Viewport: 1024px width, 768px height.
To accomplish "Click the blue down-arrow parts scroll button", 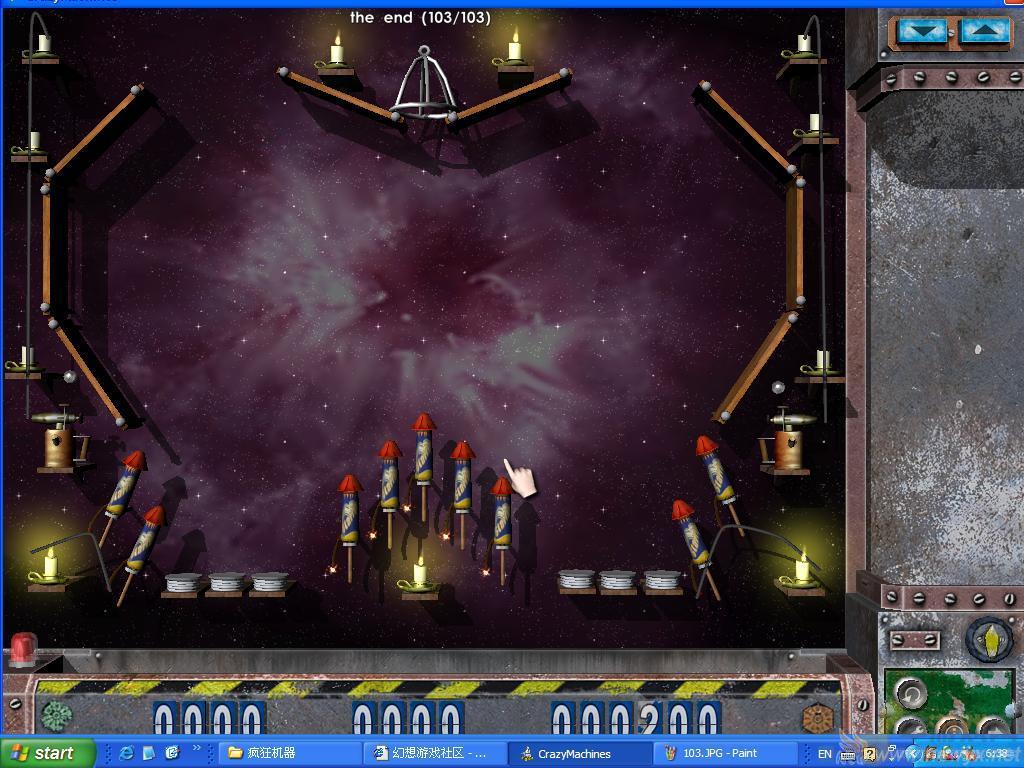I will (x=922, y=32).
